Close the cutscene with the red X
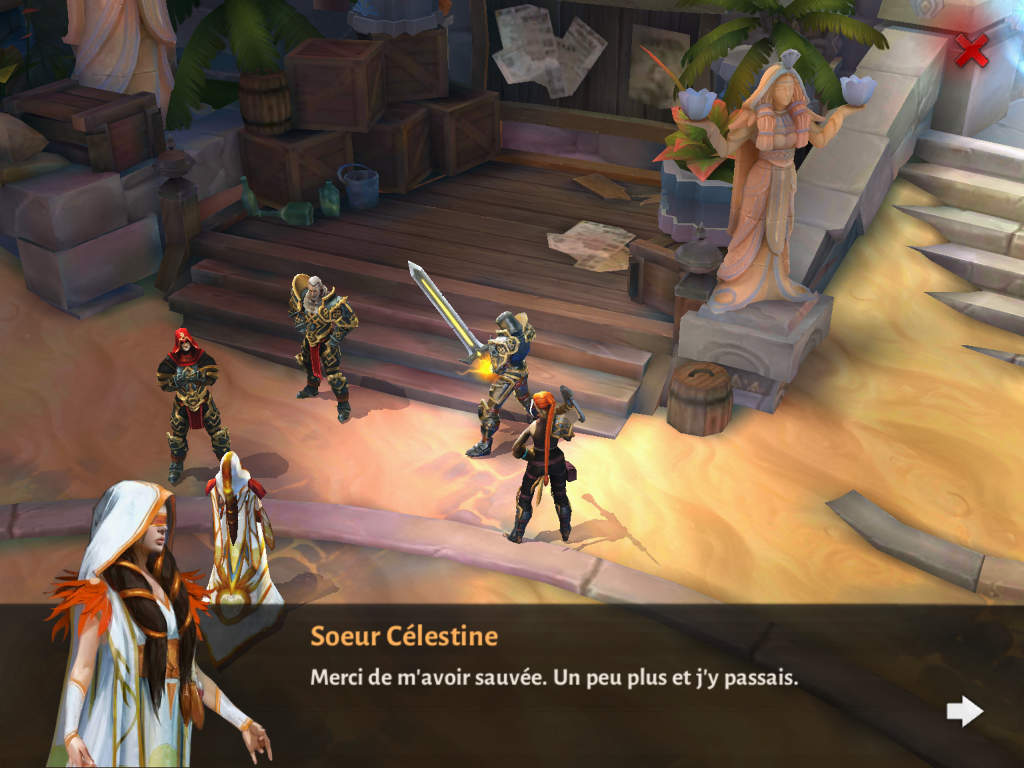 point(970,50)
